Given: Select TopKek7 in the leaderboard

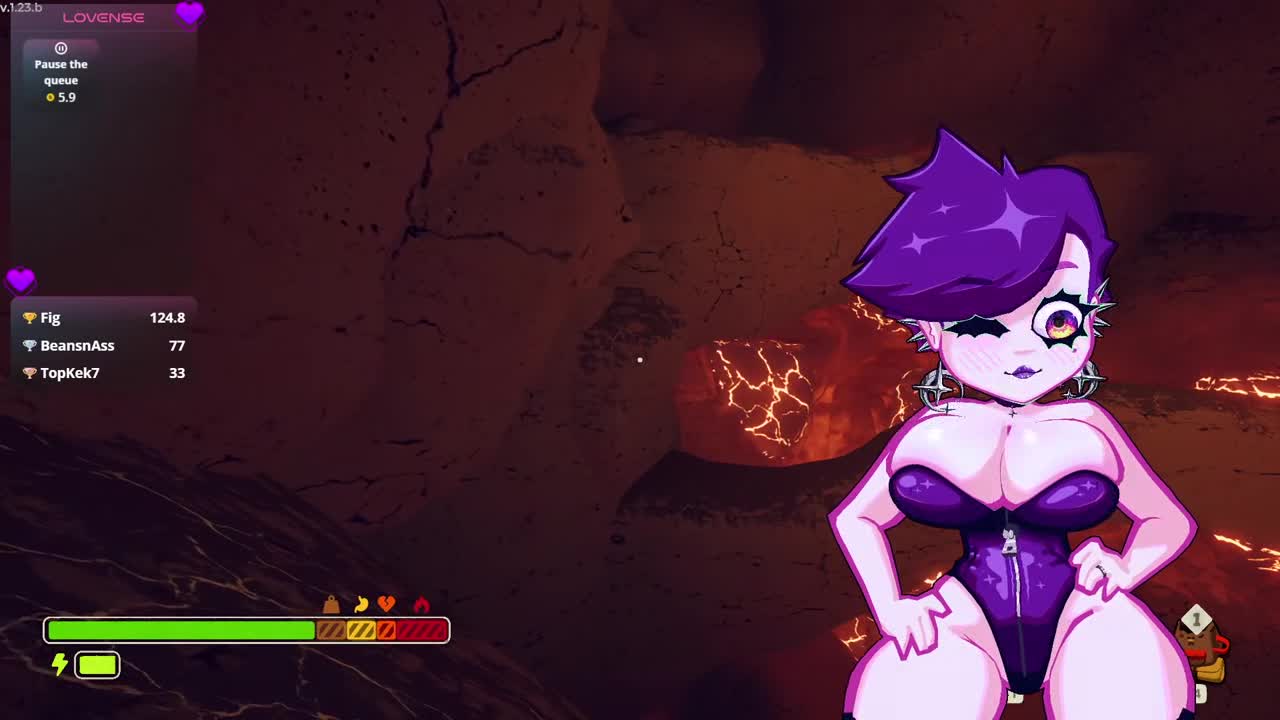Looking at the screenshot, I should tap(69, 373).
